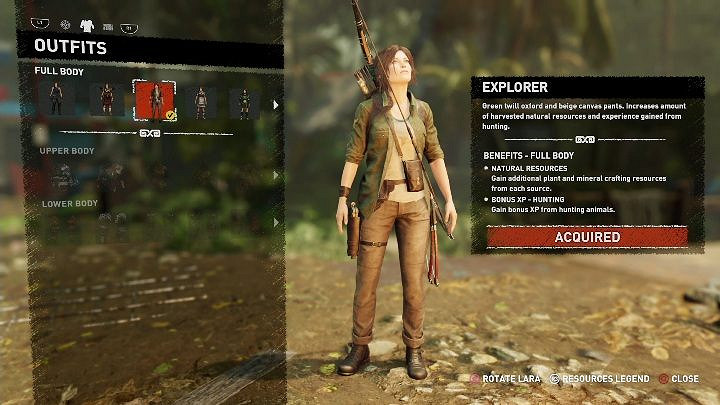
Task: Select the highlighted Explorer outfit thumbnail
Action: (x=154, y=99)
